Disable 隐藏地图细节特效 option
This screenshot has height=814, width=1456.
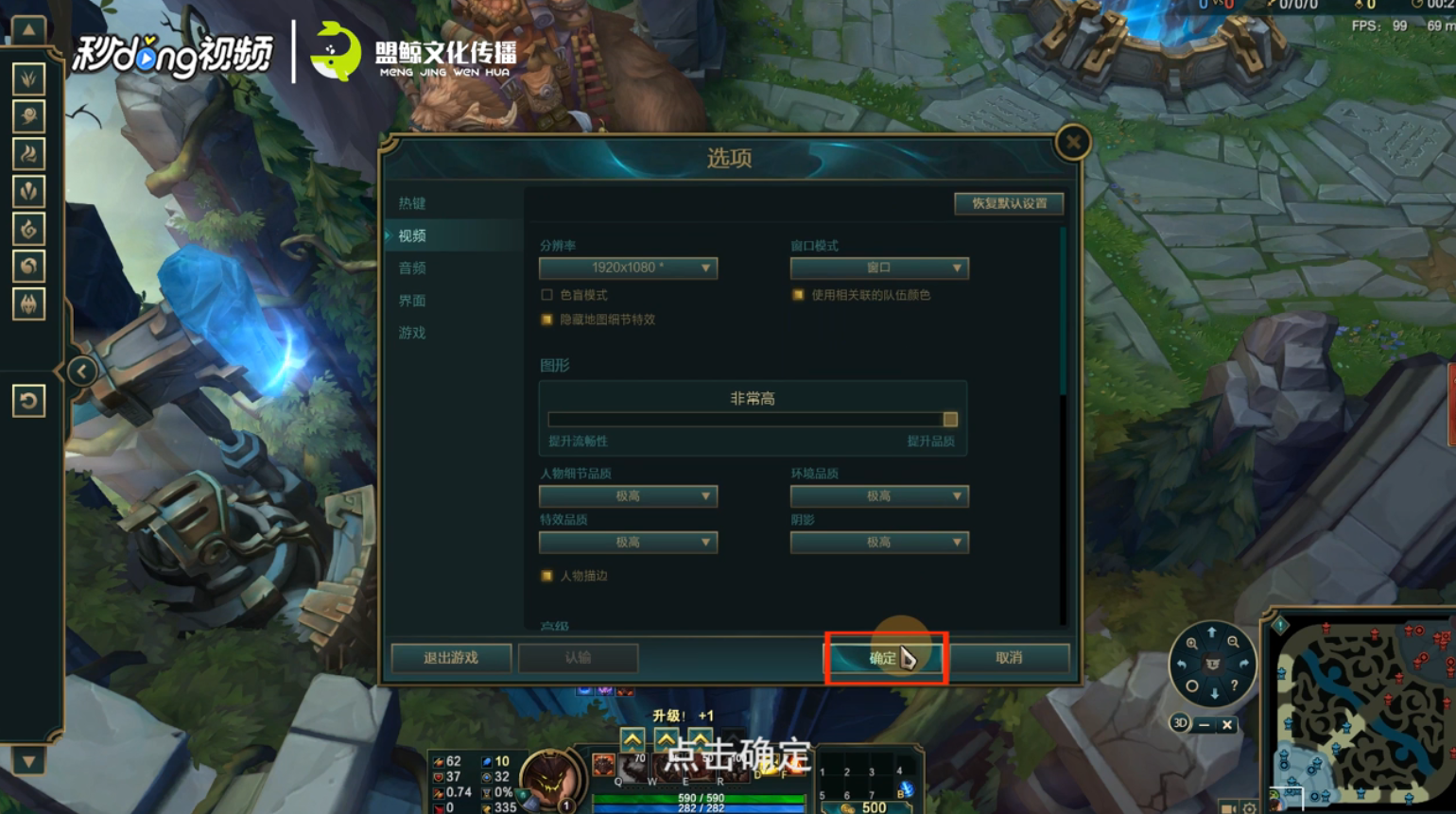click(x=546, y=320)
